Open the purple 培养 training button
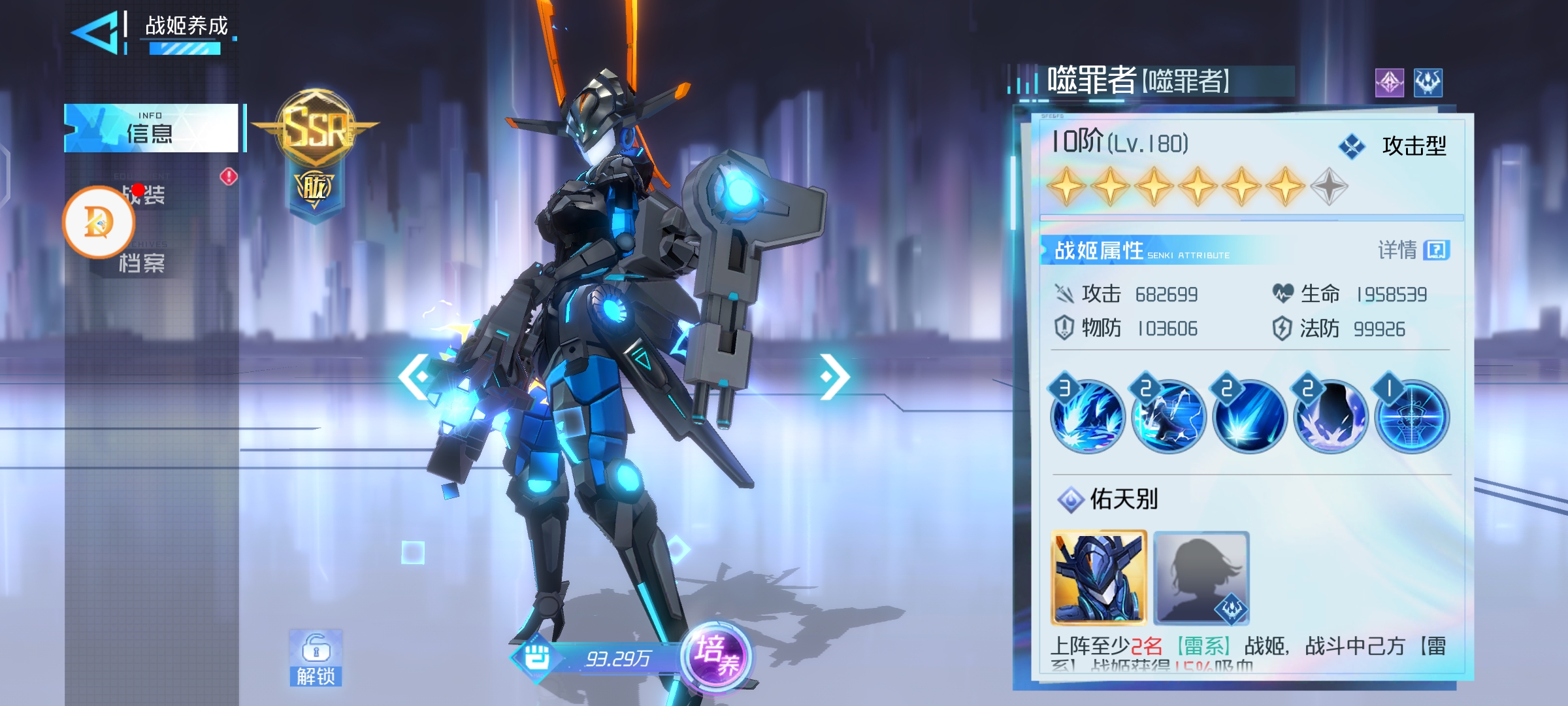 (x=717, y=656)
